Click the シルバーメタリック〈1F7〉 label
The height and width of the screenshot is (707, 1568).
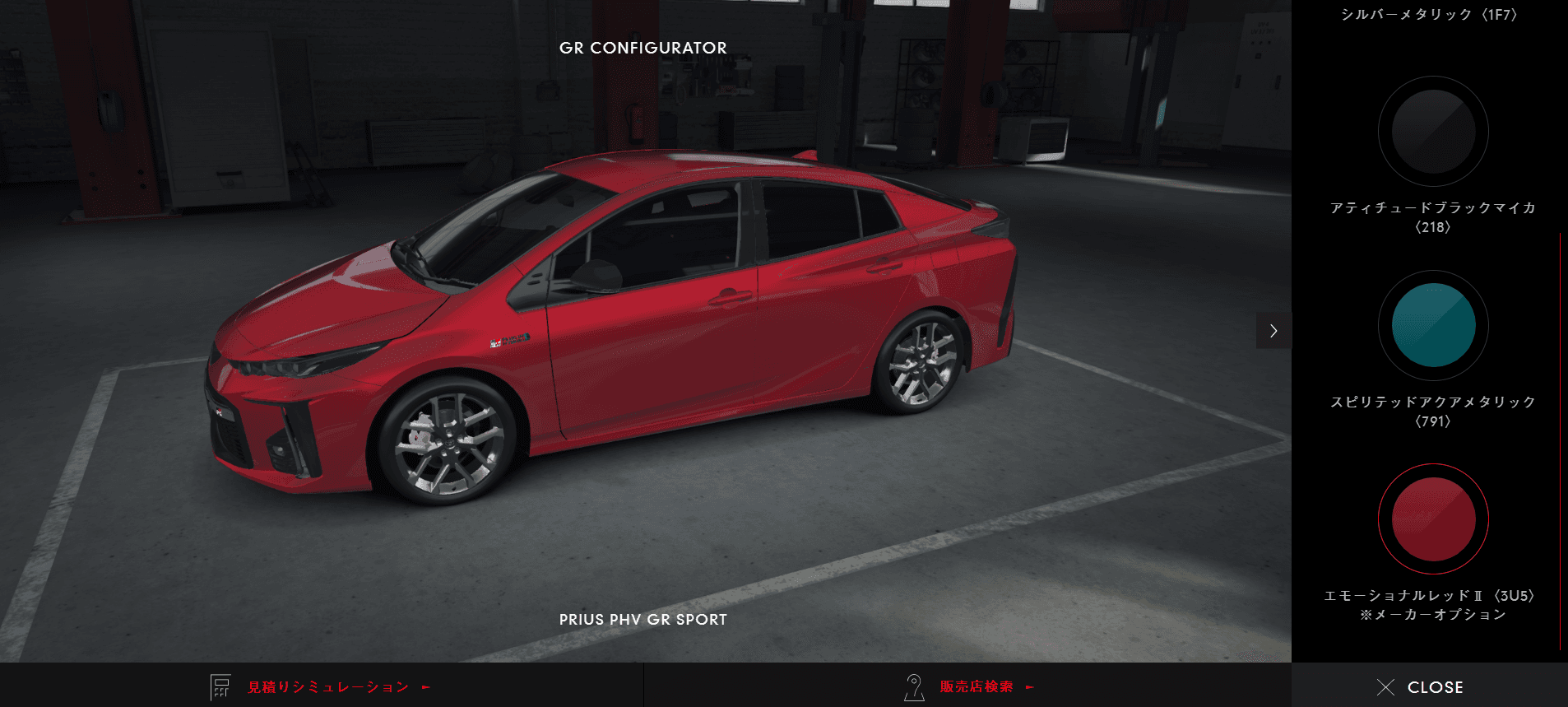(1431, 14)
